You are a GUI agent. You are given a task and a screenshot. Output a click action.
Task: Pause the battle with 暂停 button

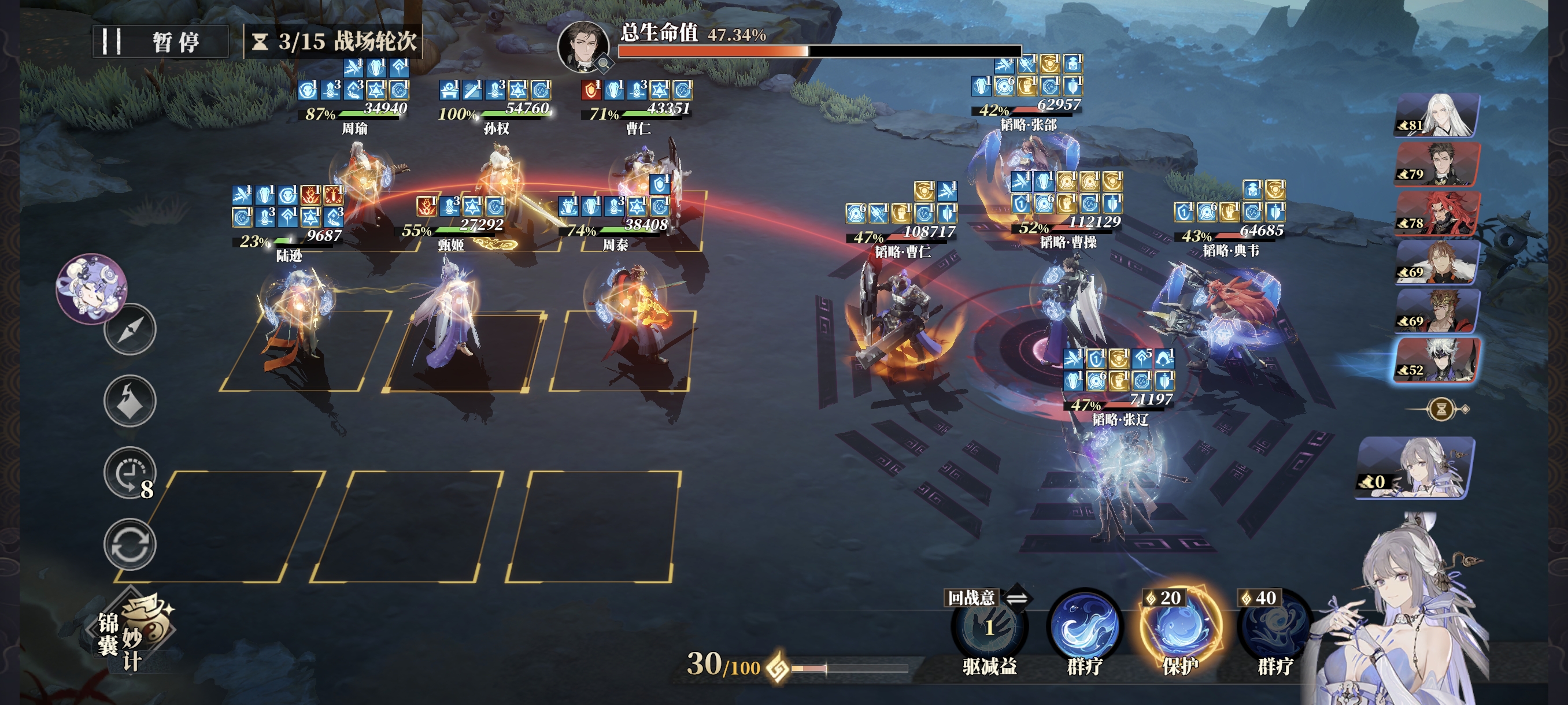point(160,42)
